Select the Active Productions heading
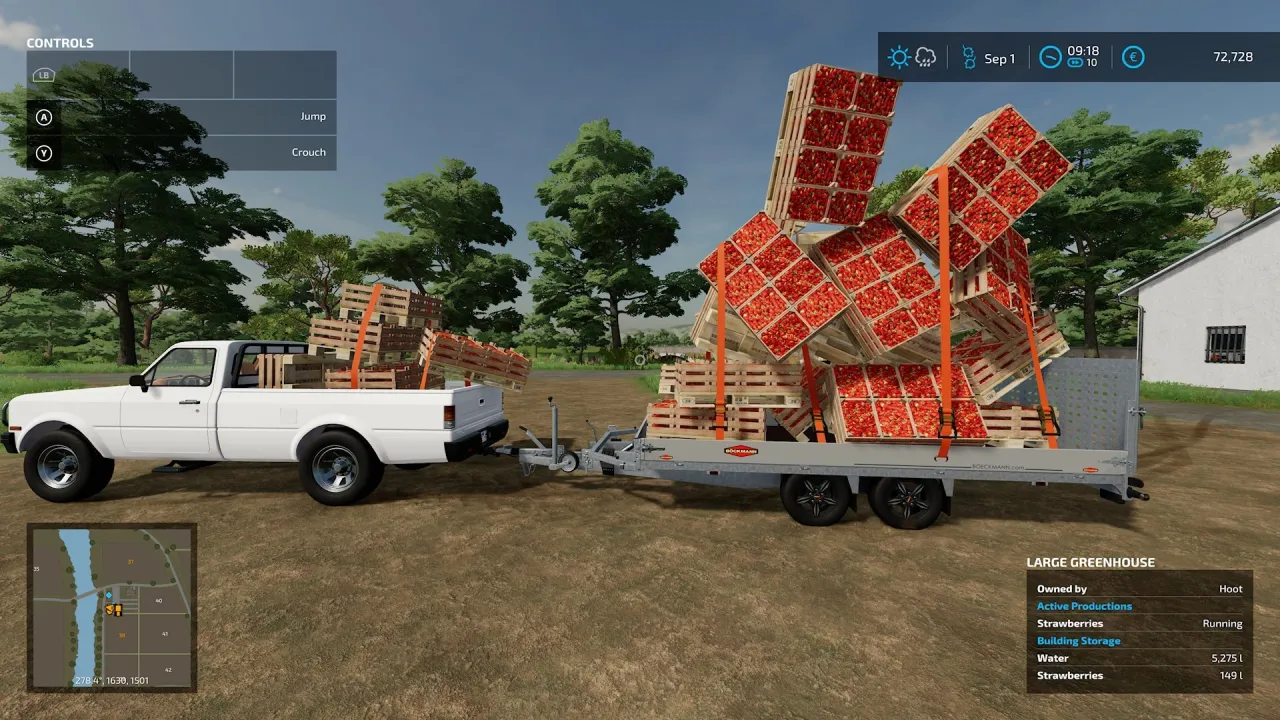1280x720 pixels. click(x=1084, y=606)
